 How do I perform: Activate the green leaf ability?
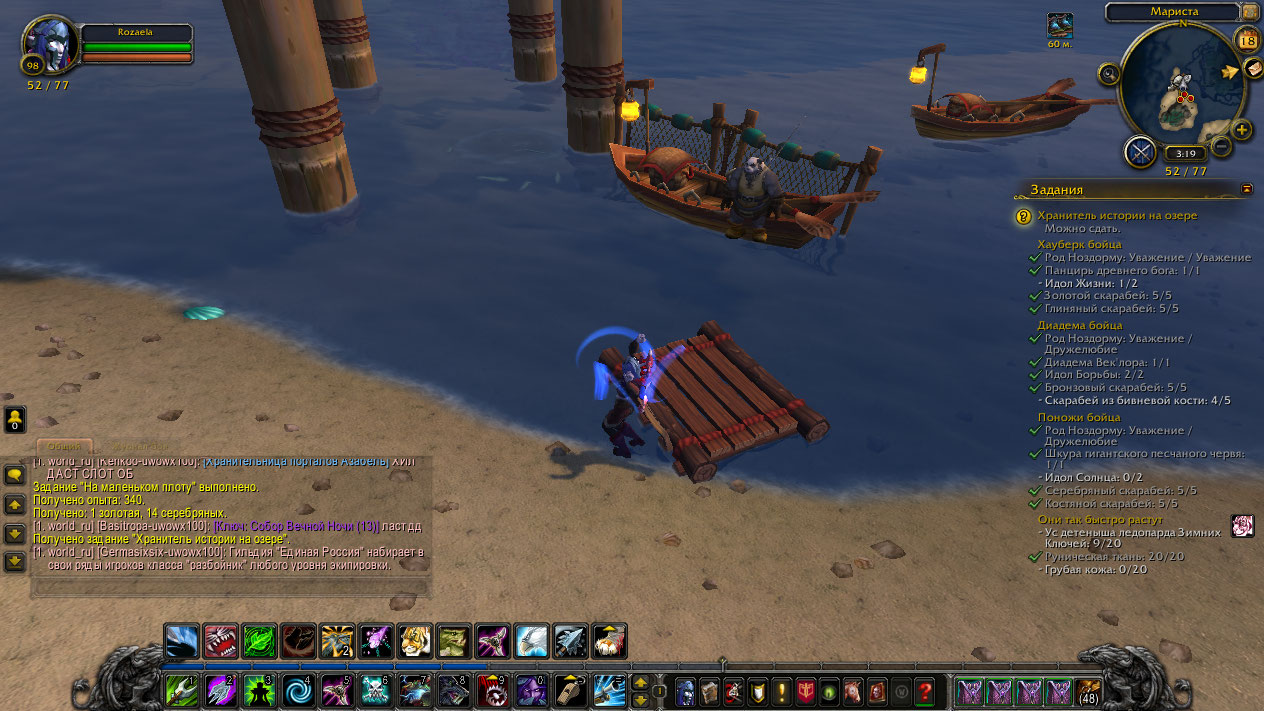[x=259, y=640]
